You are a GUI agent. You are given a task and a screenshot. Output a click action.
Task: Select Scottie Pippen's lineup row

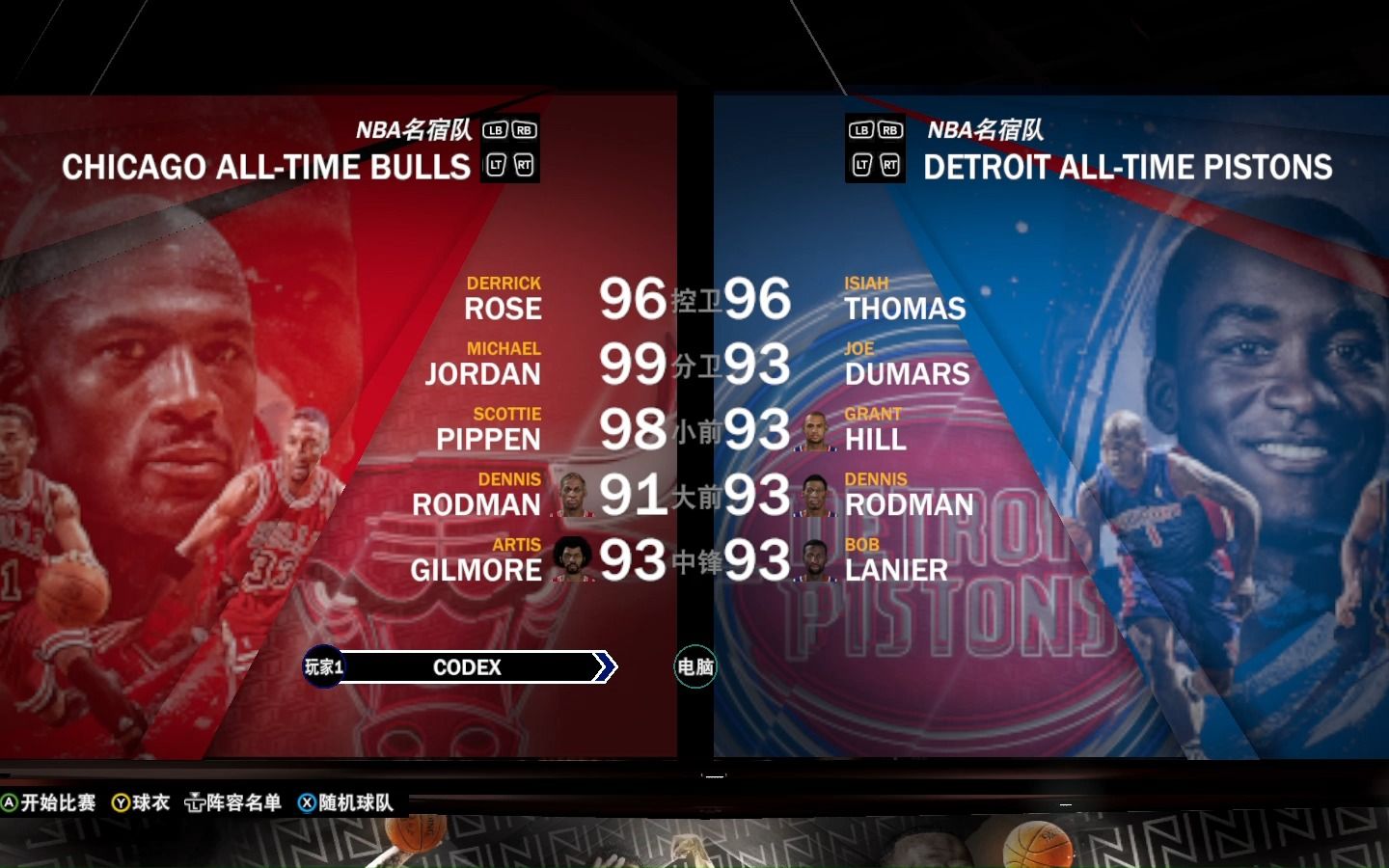pyautogui.click(x=488, y=429)
